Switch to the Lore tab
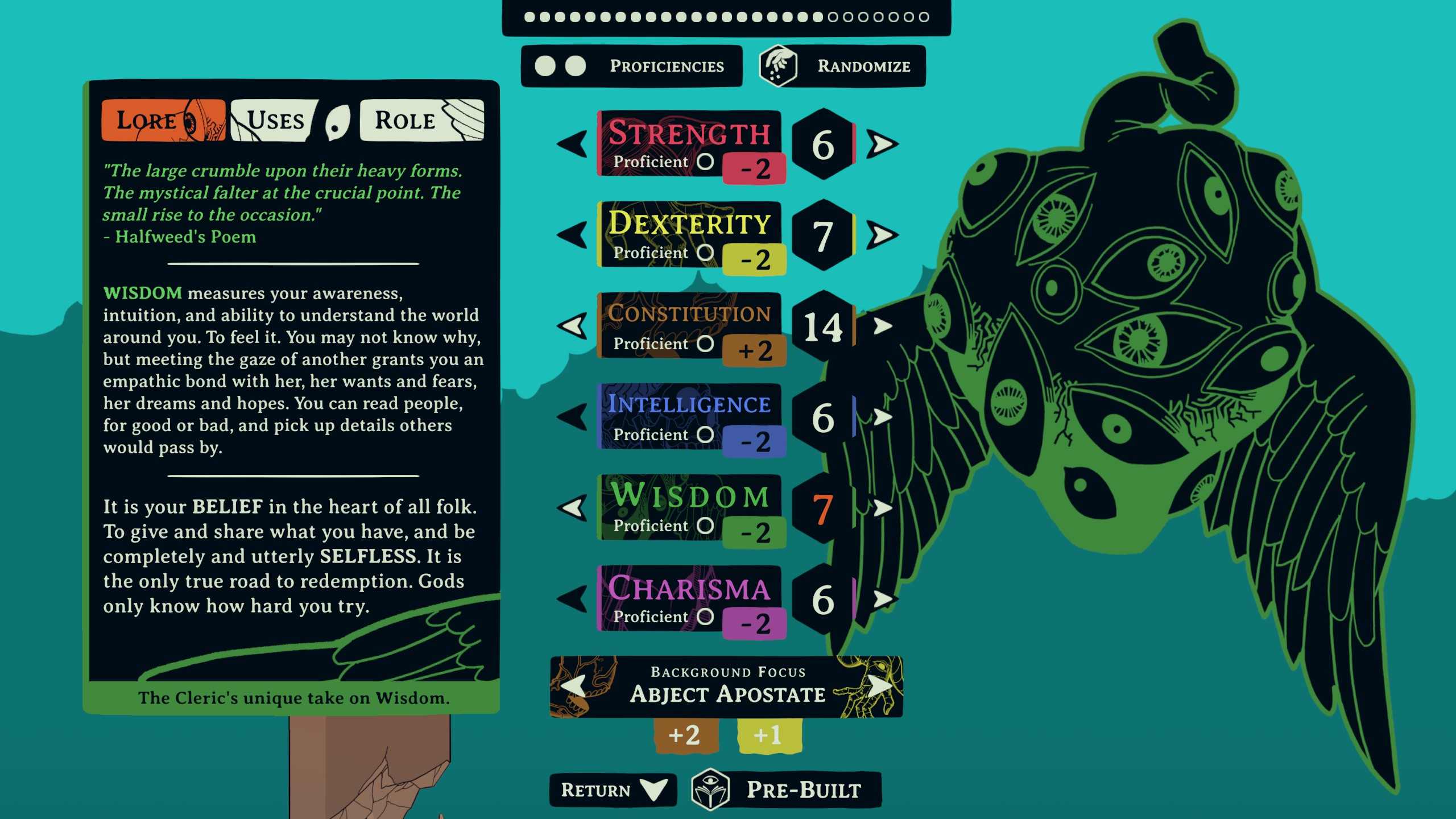Image resolution: width=1456 pixels, height=819 pixels. click(x=163, y=121)
